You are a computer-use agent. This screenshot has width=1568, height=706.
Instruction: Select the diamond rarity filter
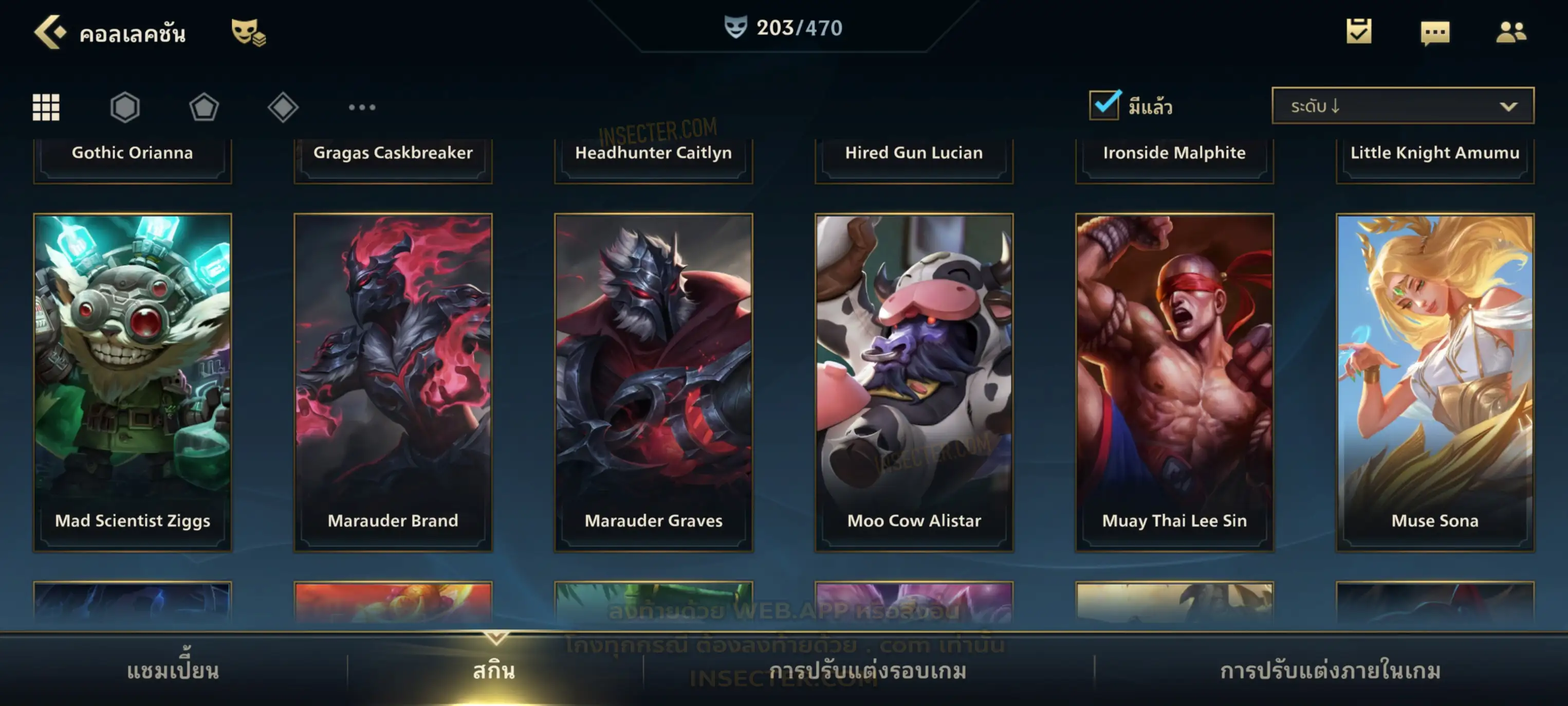tap(283, 107)
